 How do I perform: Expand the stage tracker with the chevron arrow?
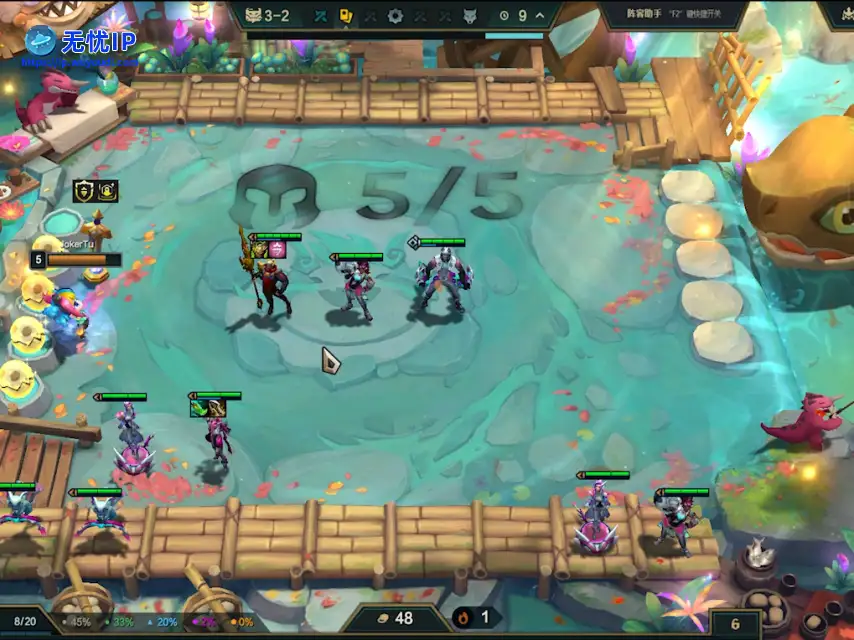(541, 16)
